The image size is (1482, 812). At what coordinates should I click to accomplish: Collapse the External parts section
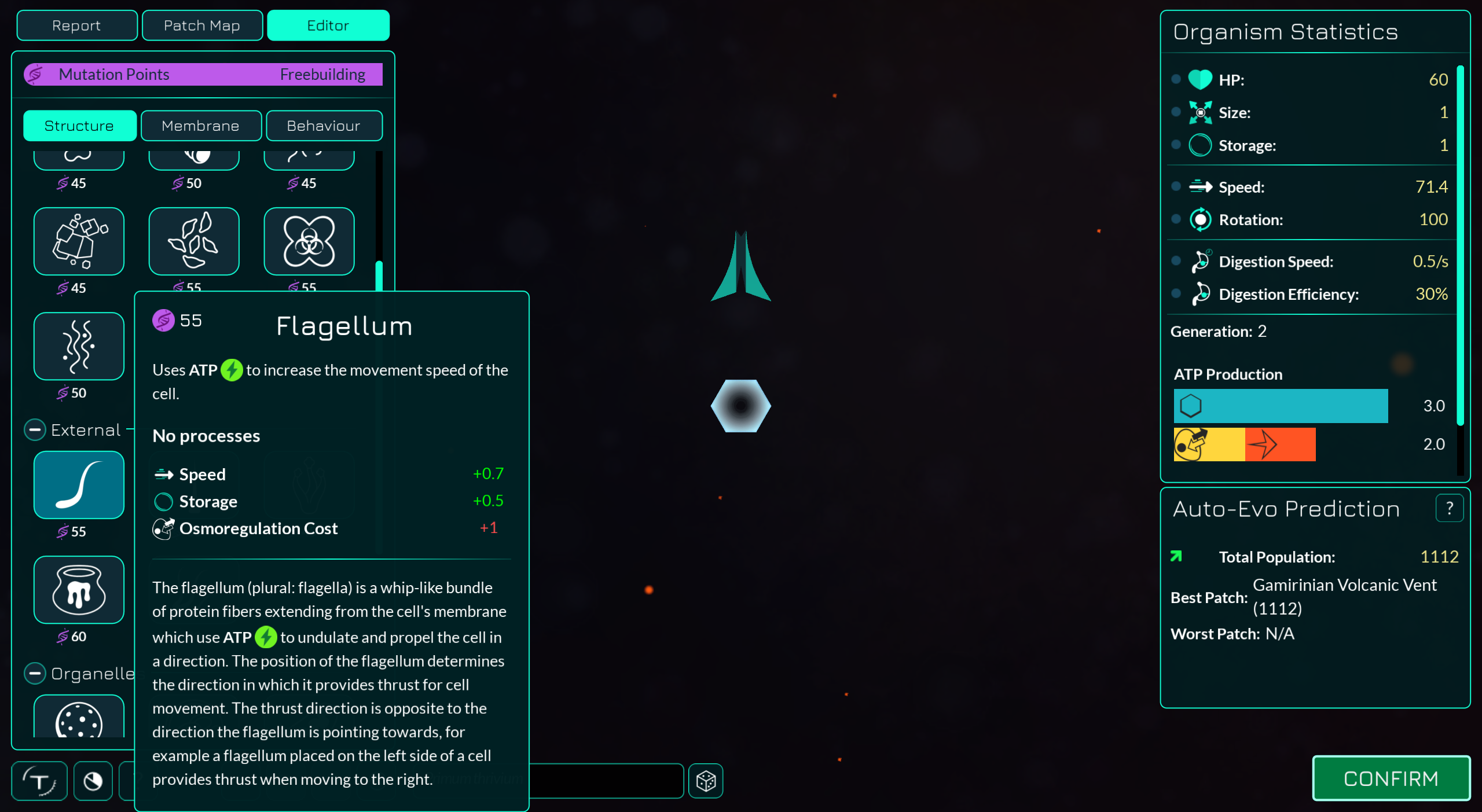click(35, 429)
